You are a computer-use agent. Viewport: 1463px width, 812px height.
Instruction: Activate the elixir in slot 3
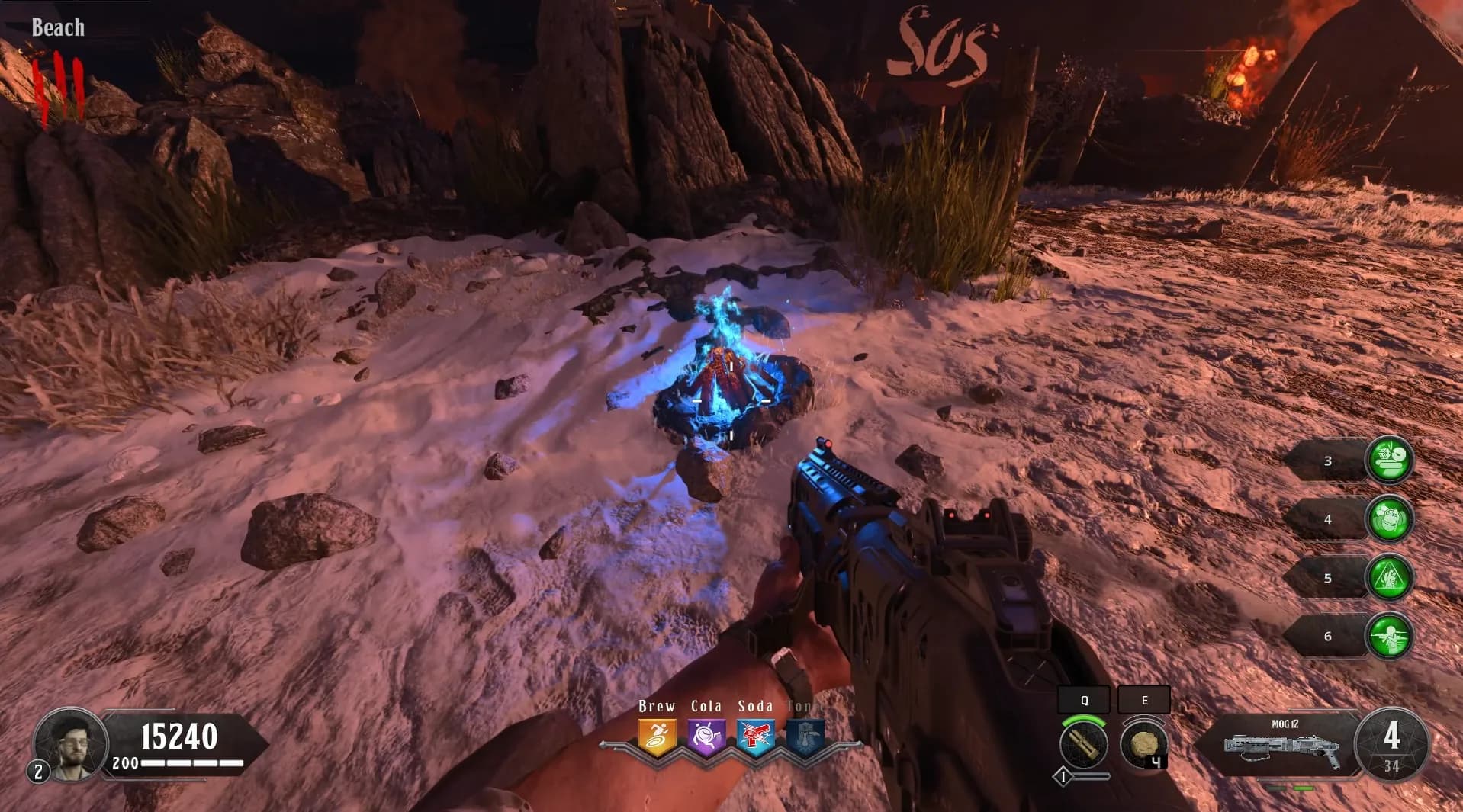tap(1389, 461)
